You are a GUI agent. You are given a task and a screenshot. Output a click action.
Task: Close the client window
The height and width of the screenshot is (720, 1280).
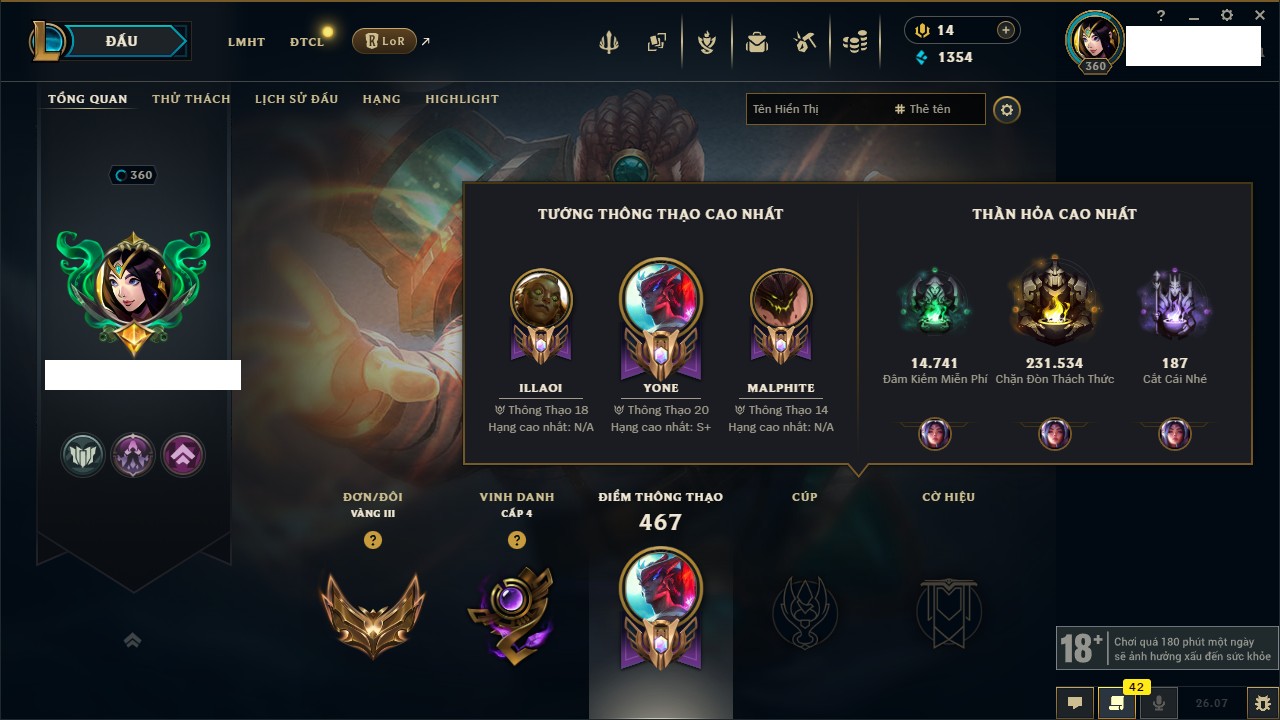(1258, 16)
